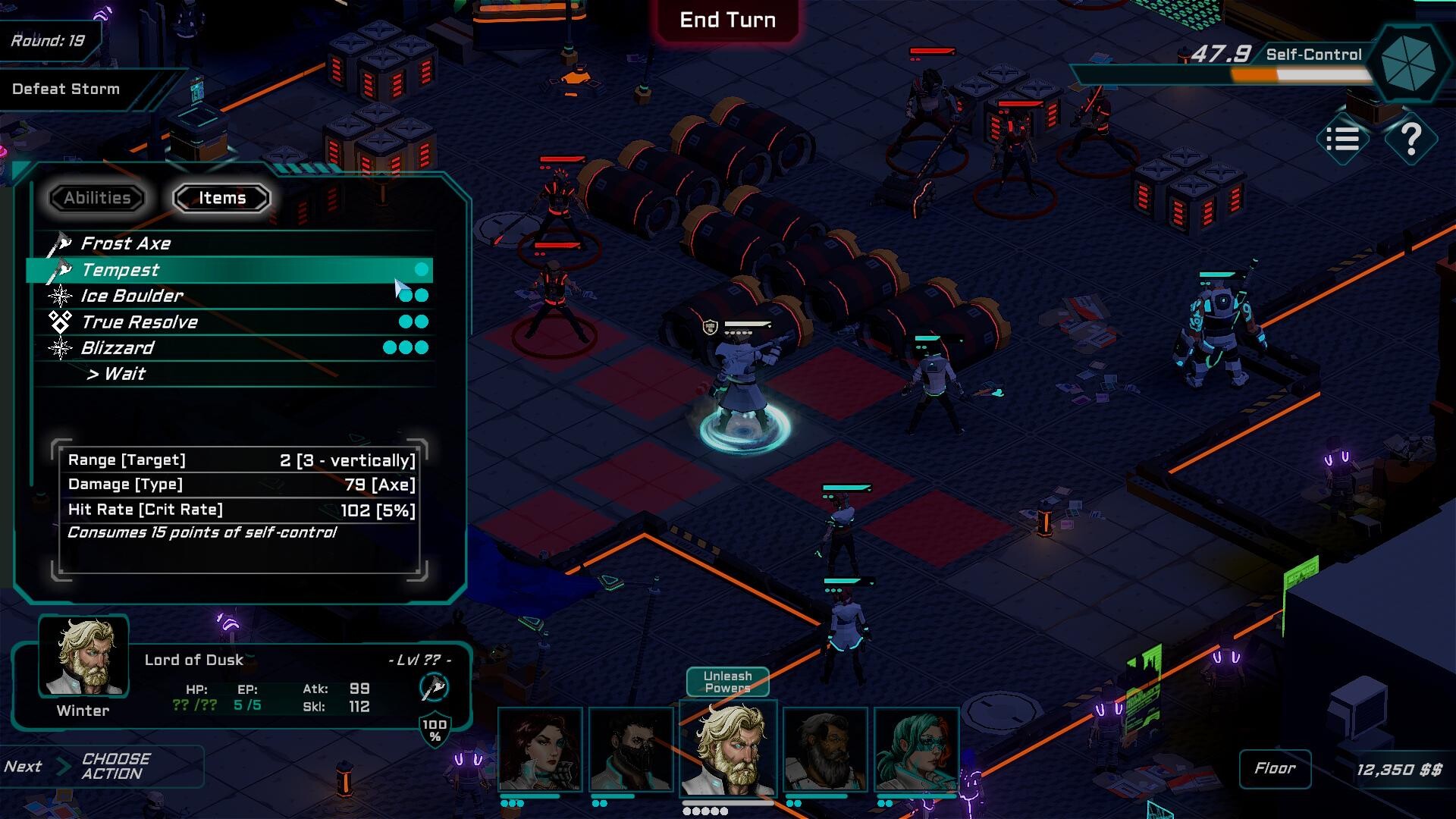This screenshot has width=1456, height=819.
Task: Click the Blizzard snowflake icon
Action: pos(61,348)
